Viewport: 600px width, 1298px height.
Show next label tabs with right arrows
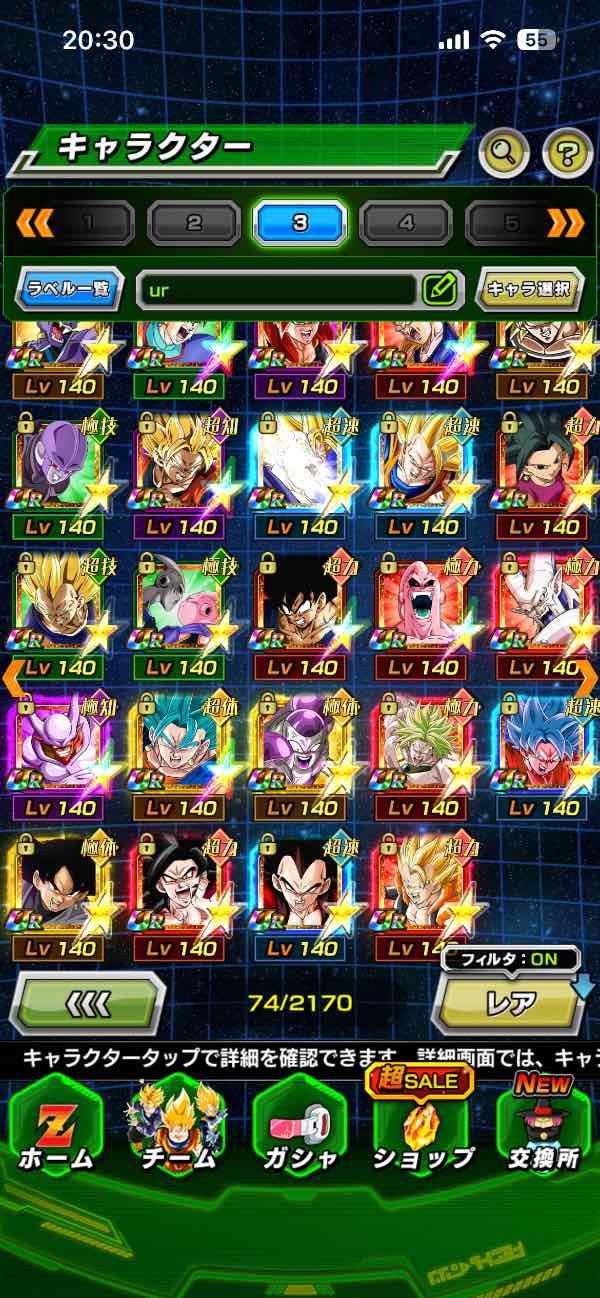pyautogui.click(x=565, y=223)
